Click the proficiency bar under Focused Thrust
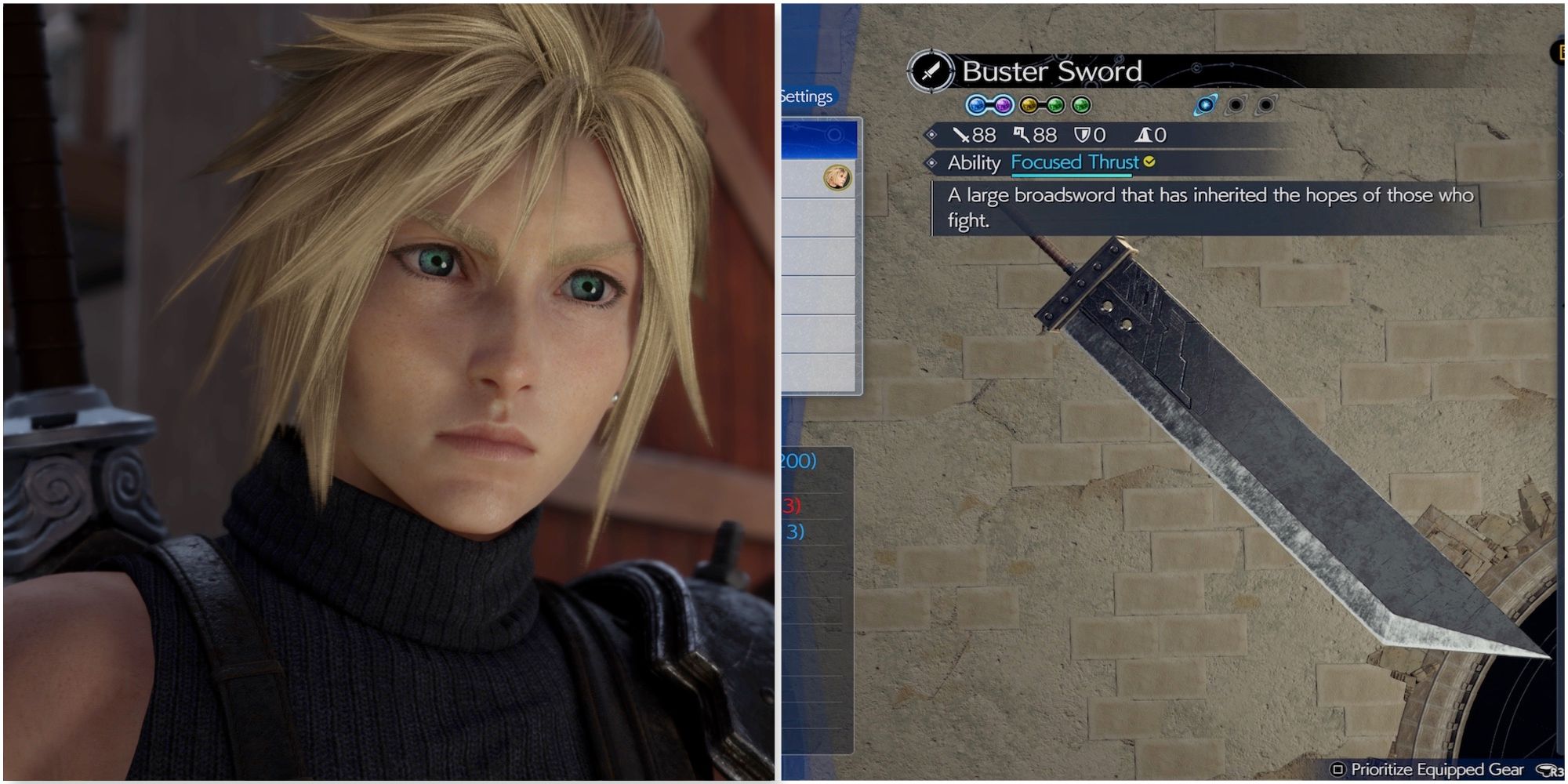This screenshot has width=1568, height=784. (x=1073, y=176)
